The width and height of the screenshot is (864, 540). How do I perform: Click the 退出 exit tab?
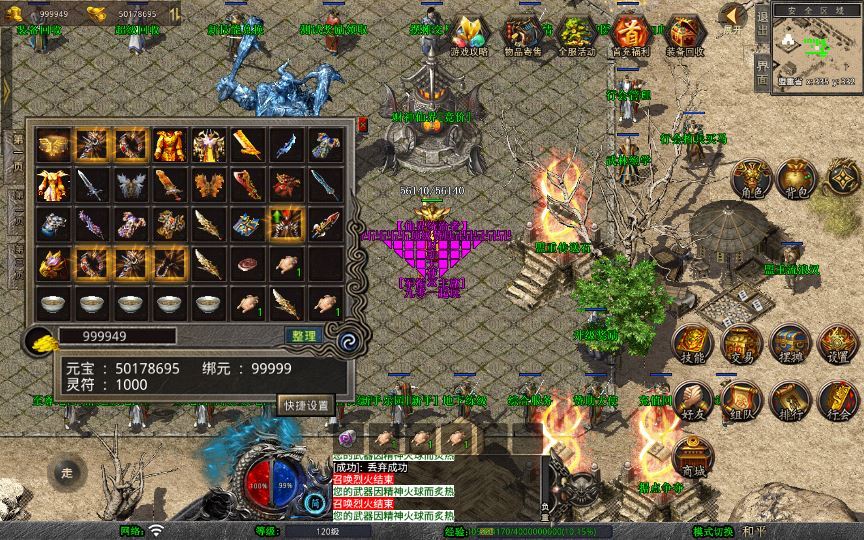(x=762, y=28)
